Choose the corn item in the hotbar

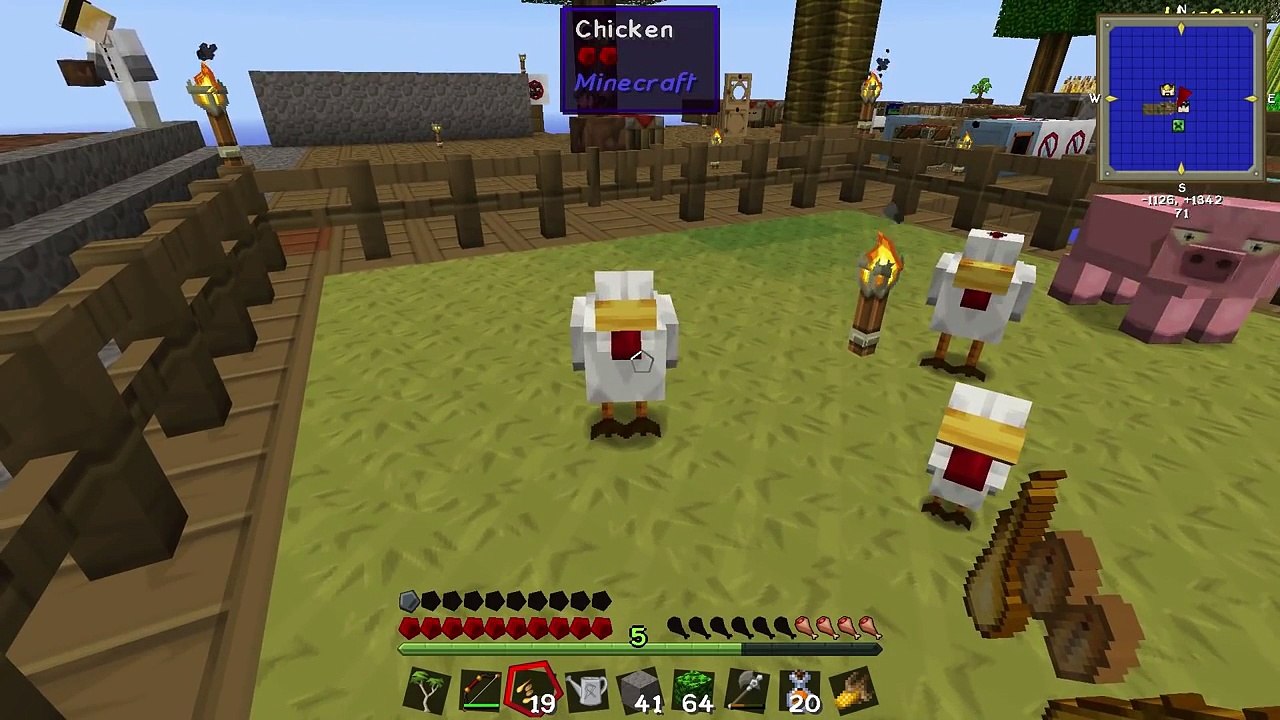coord(853,690)
